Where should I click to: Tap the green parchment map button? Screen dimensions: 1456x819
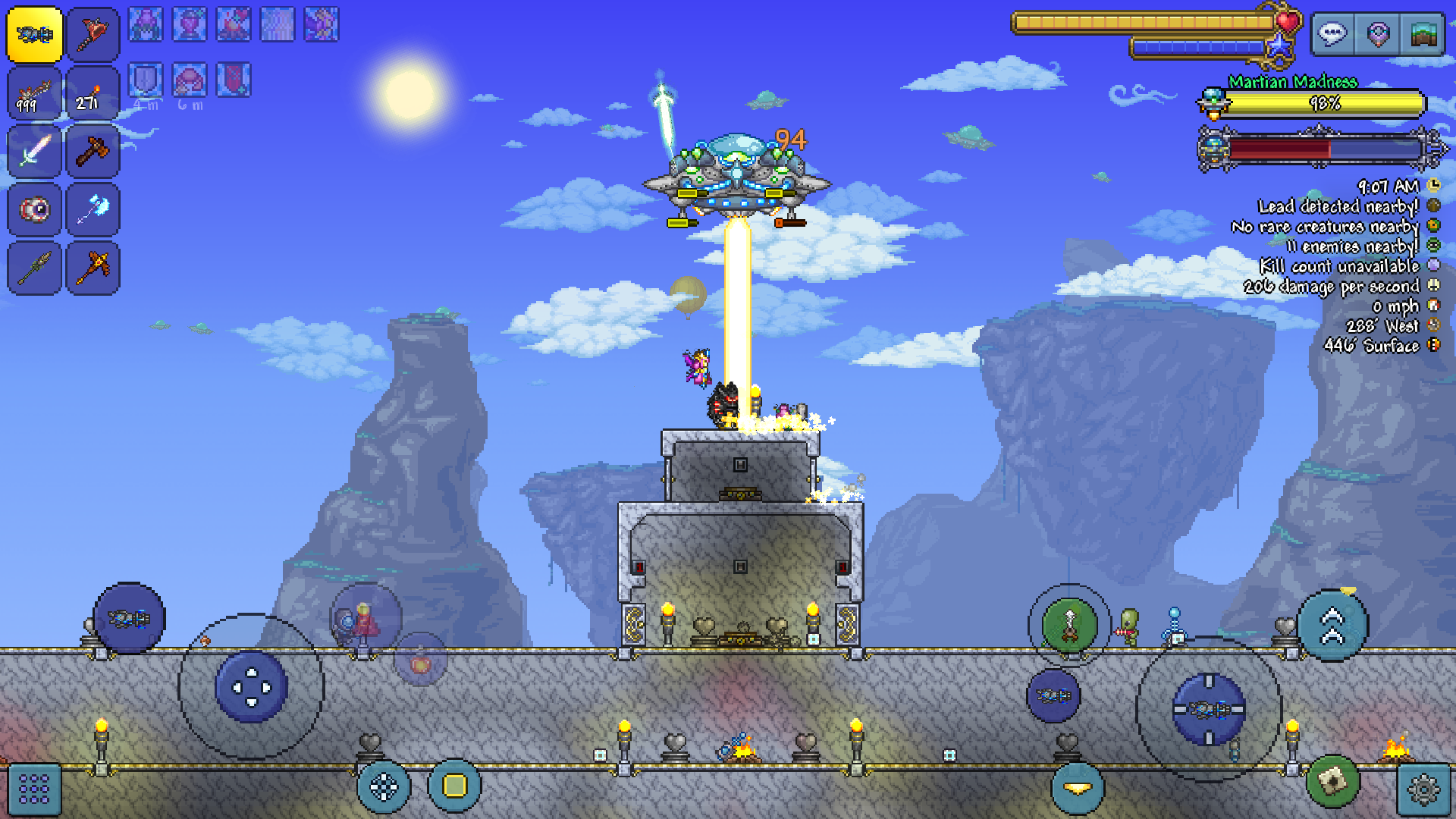click(x=1332, y=780)
